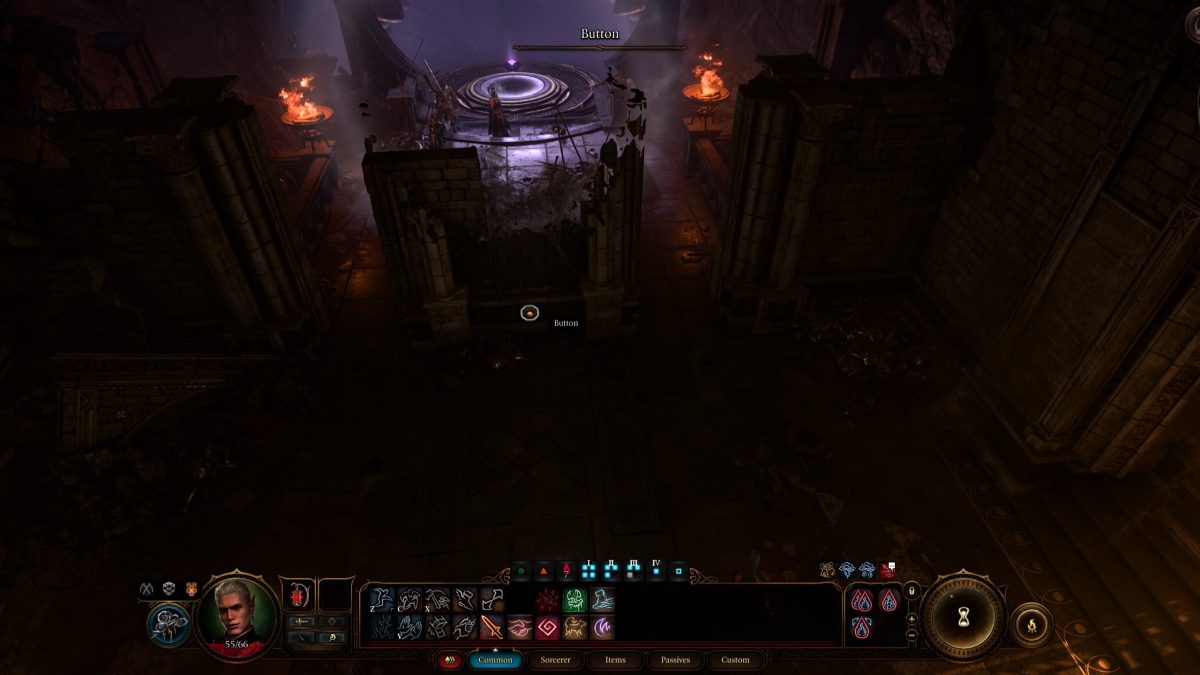
Task: Use the handshake Help action icon
Action: click(520, 628)
